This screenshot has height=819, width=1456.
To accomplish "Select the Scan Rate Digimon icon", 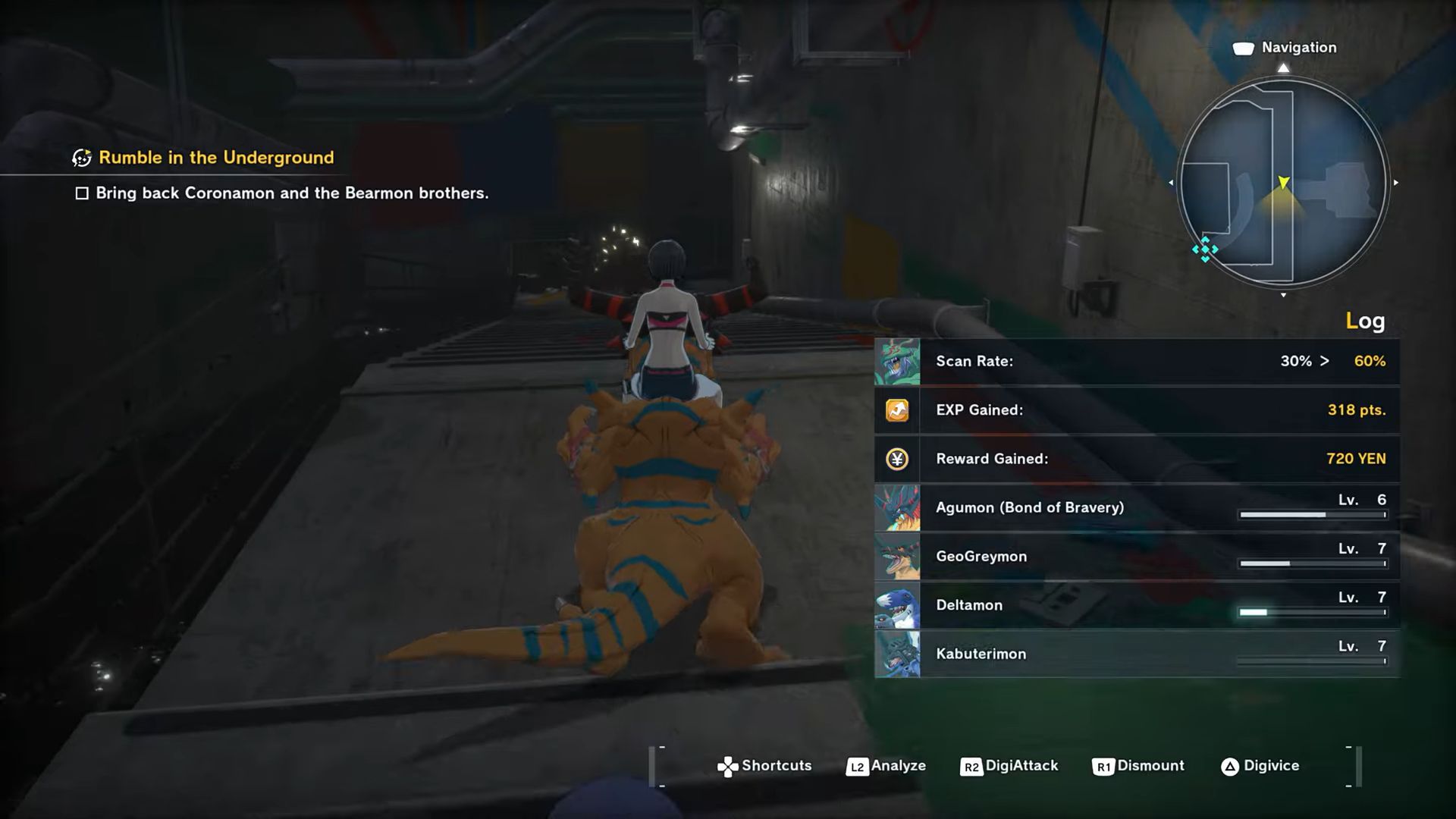I will pyautogui.click(x=897, y=362).
